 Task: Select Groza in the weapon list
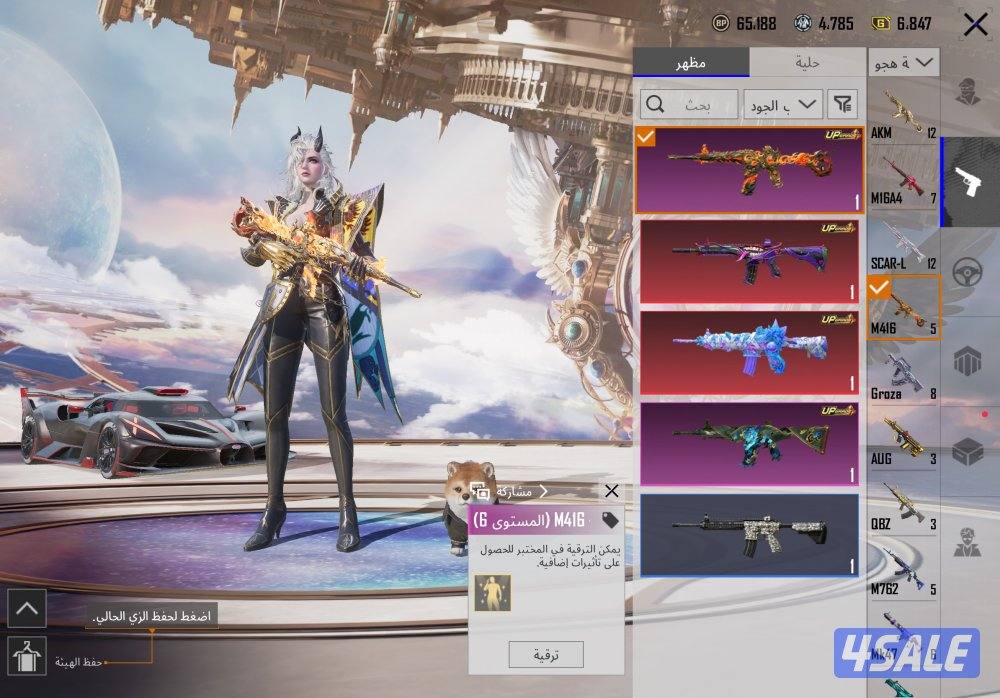tap(903, 374)
